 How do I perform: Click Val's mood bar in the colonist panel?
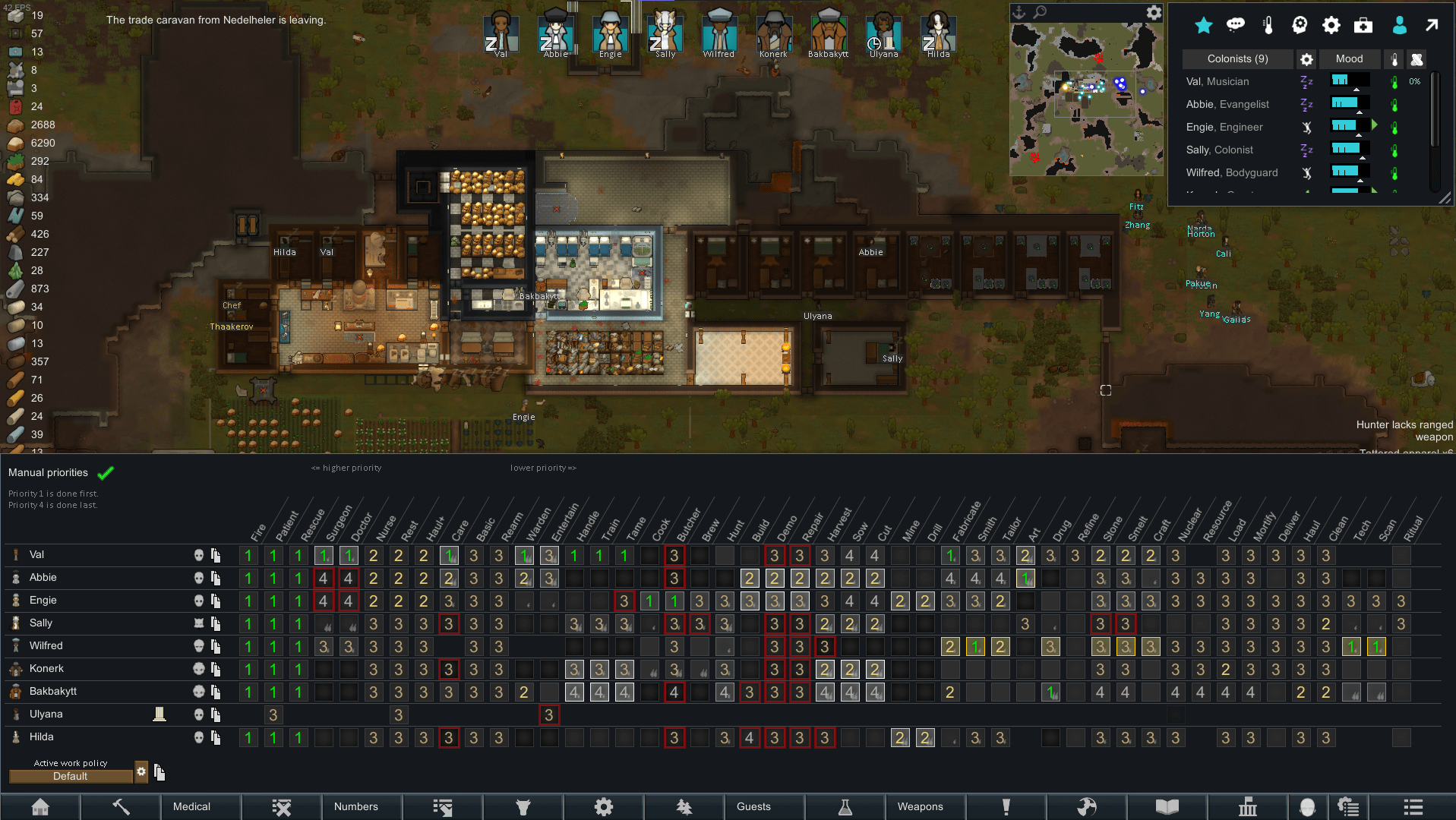tap(1348, 80)
